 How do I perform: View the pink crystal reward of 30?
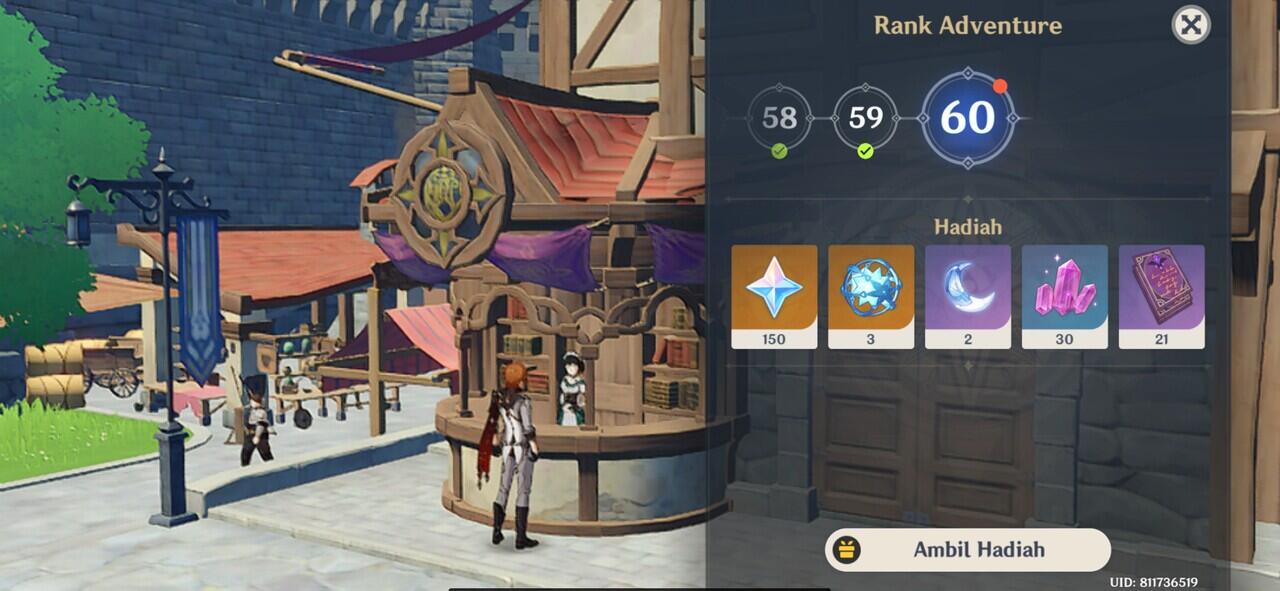click(x=1064, y=296)
